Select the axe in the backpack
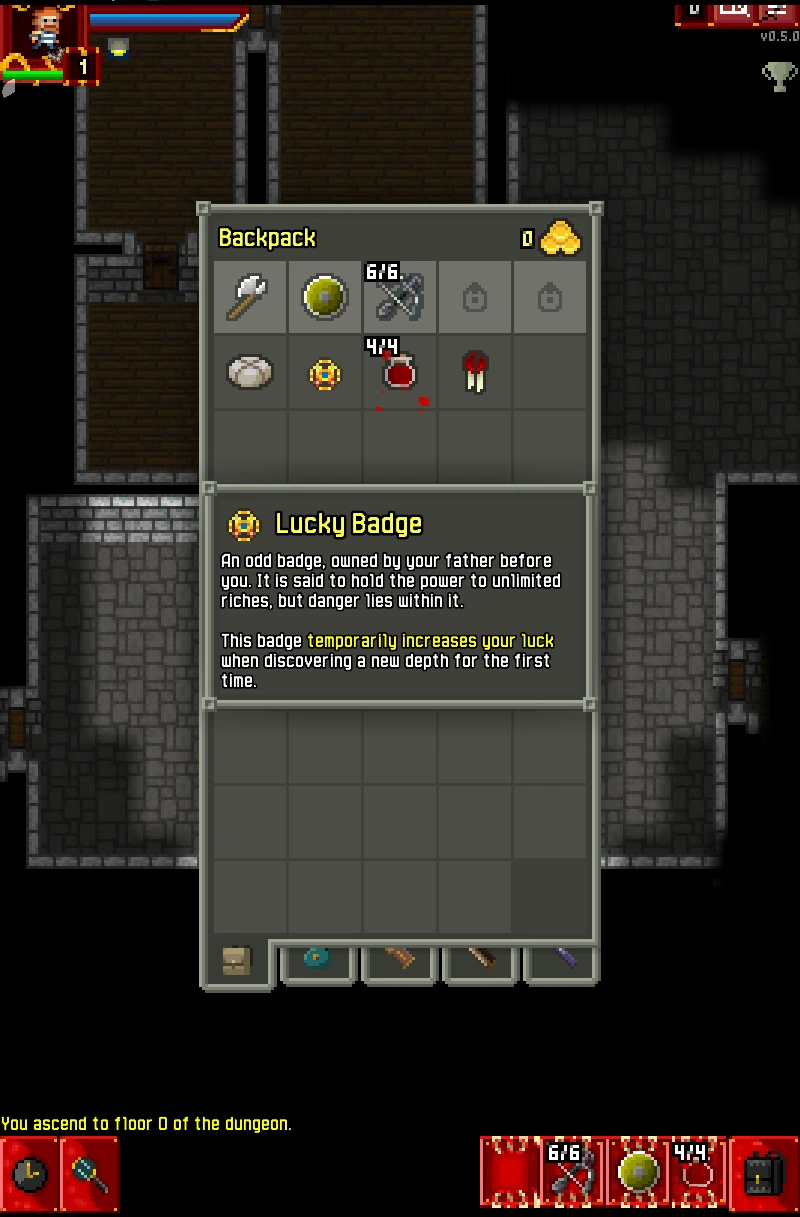The width and height of the screenshot is (800, 1217). (250, 297)
